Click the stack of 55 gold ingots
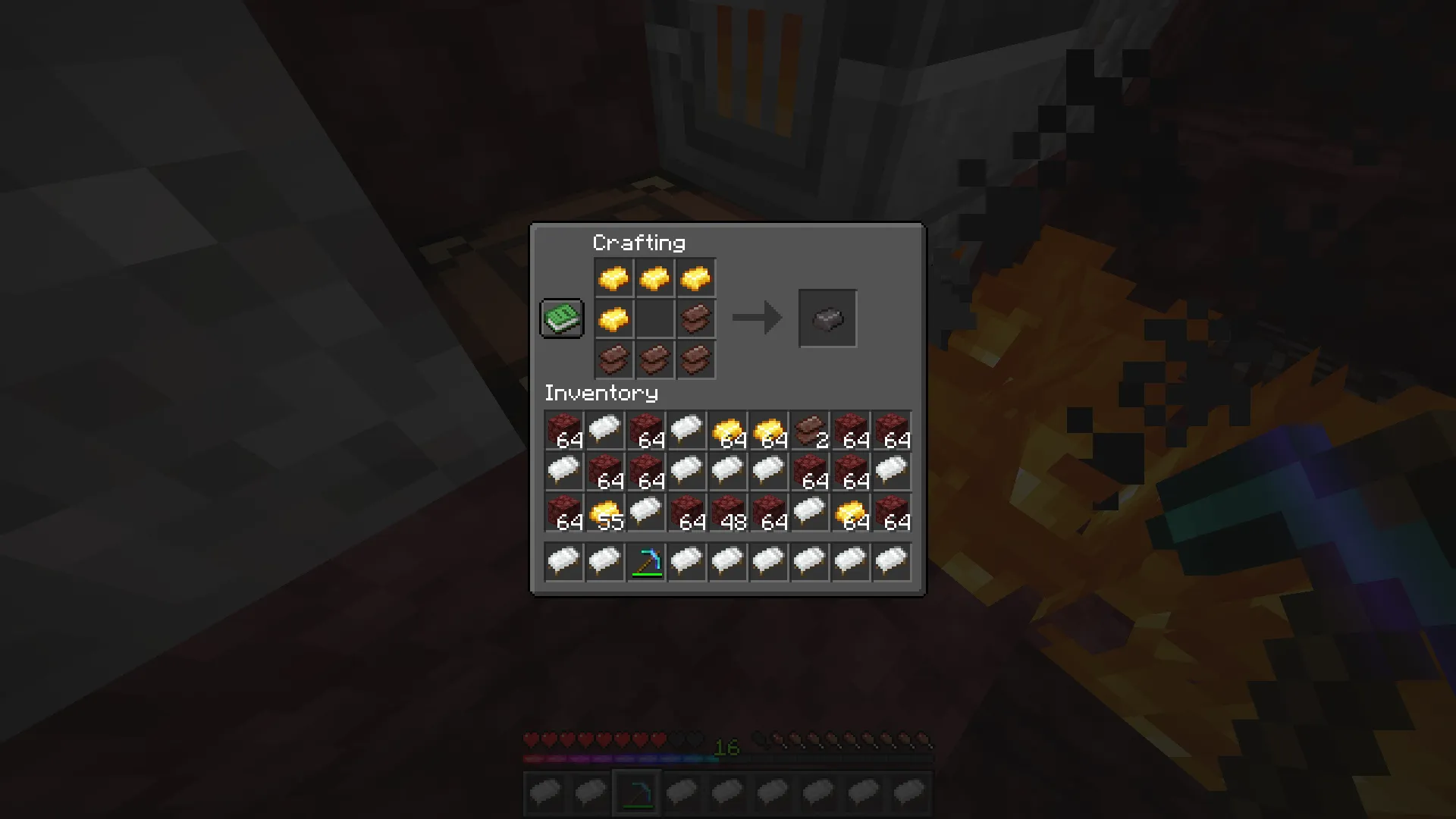1456x819 pixels. [604, 512]
